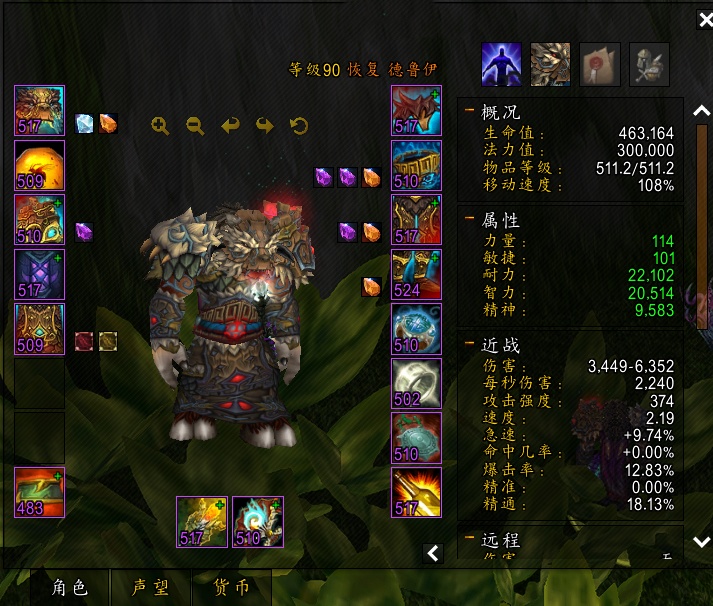Expand the 远程 ranged stats section
The height and width of the screenshot is (606, 713).
tap(470, 540)
